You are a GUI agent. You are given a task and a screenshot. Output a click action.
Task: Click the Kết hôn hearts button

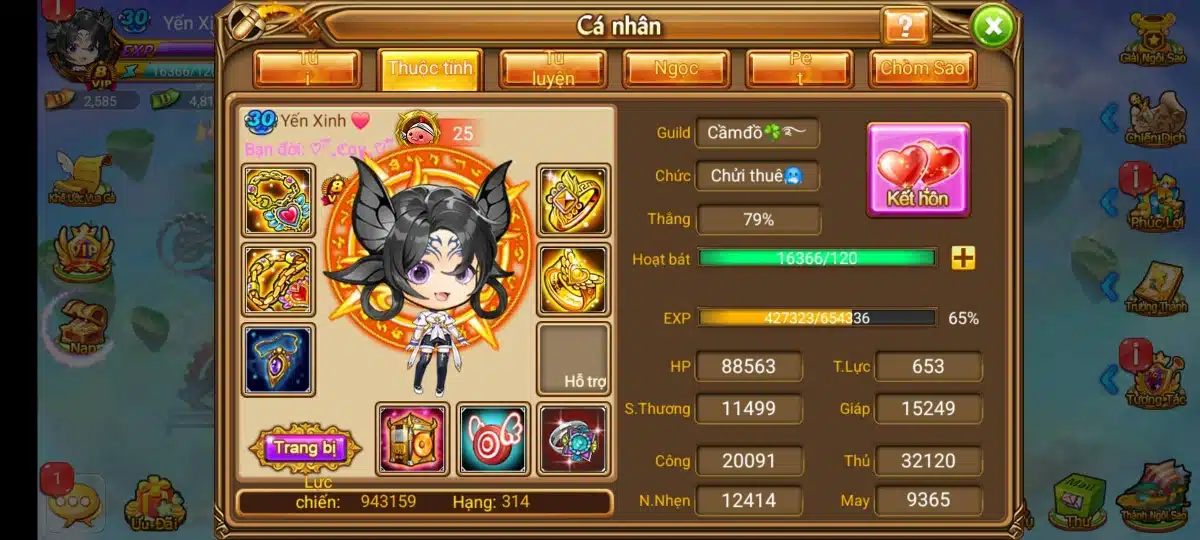tap(917, 169)
